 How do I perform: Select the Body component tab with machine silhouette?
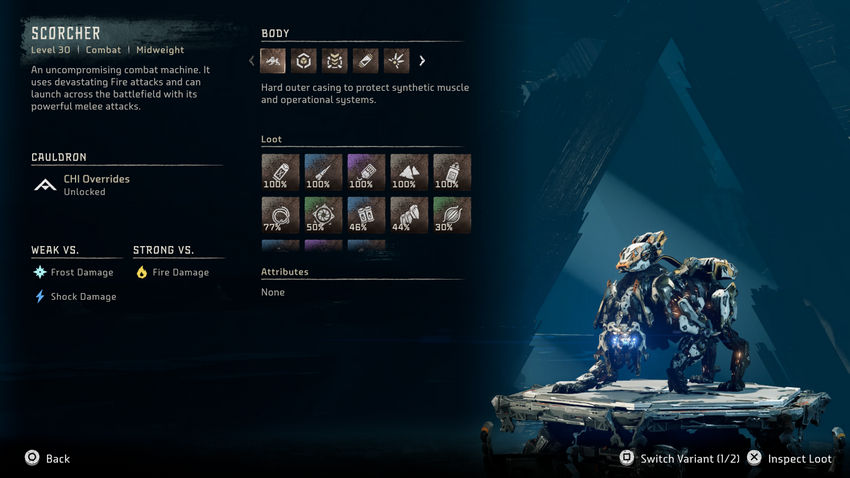point(273,61)
